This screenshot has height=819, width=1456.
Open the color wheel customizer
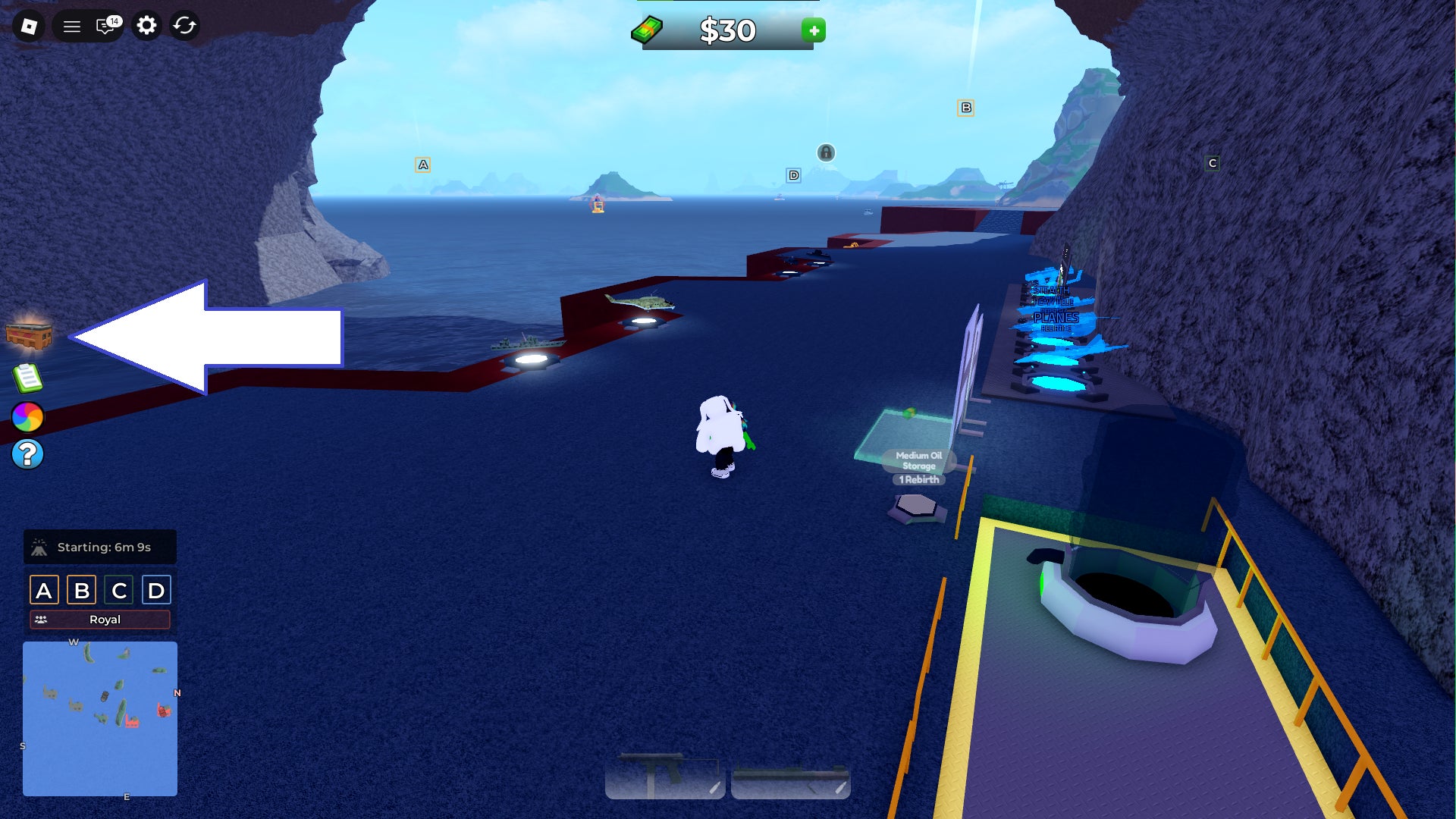(27, 416)
